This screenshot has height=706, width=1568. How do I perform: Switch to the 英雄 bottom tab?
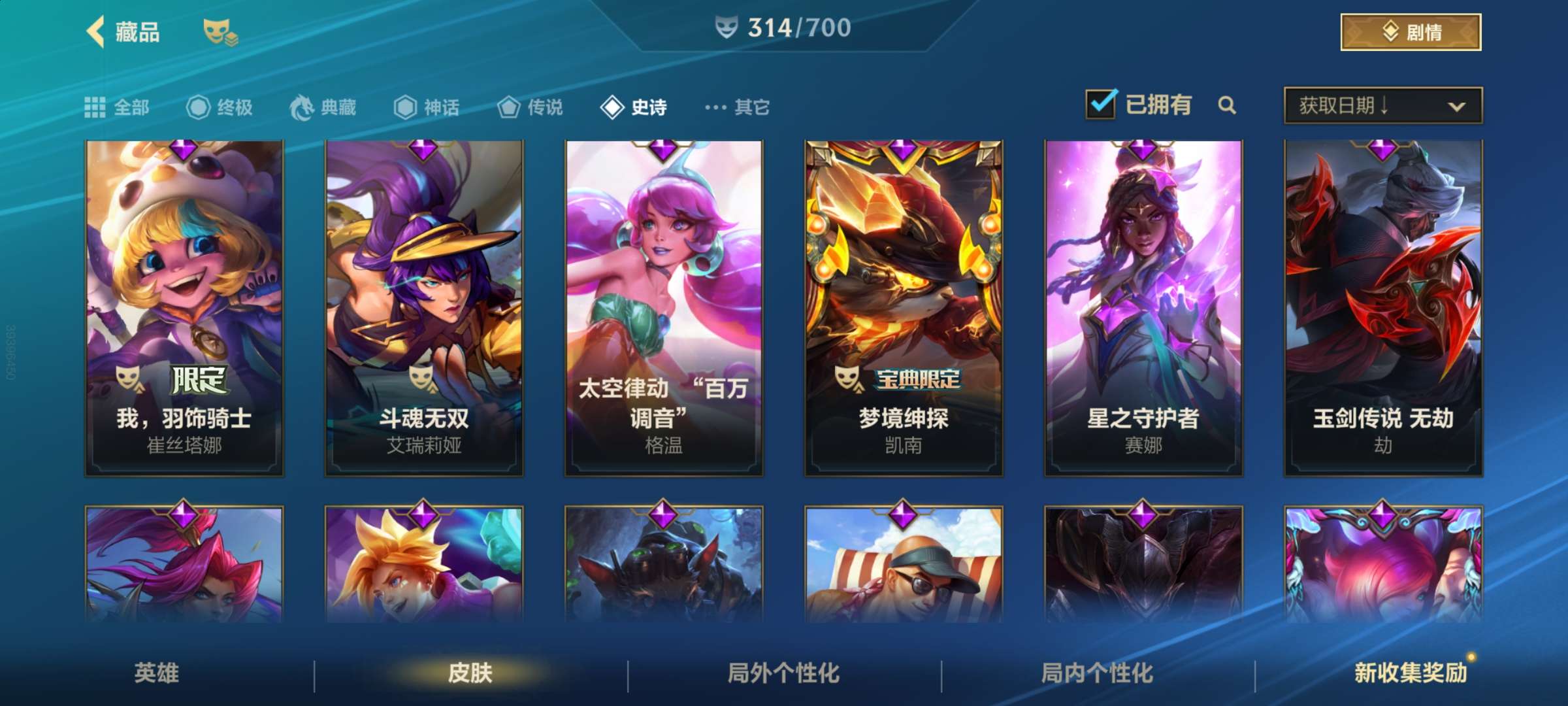[x=157, y=673]
